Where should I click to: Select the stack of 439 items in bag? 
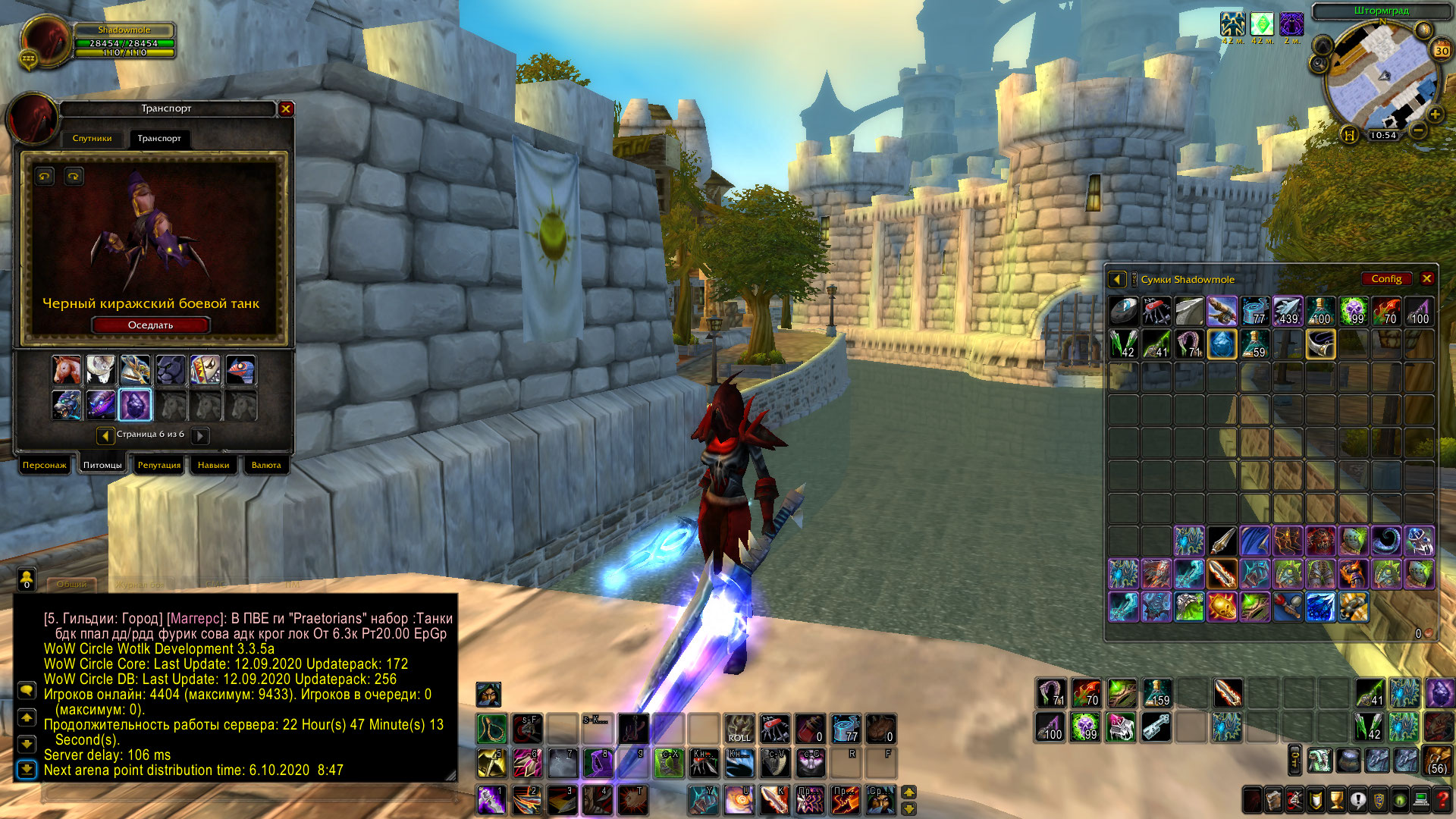tap(1288, 311)
